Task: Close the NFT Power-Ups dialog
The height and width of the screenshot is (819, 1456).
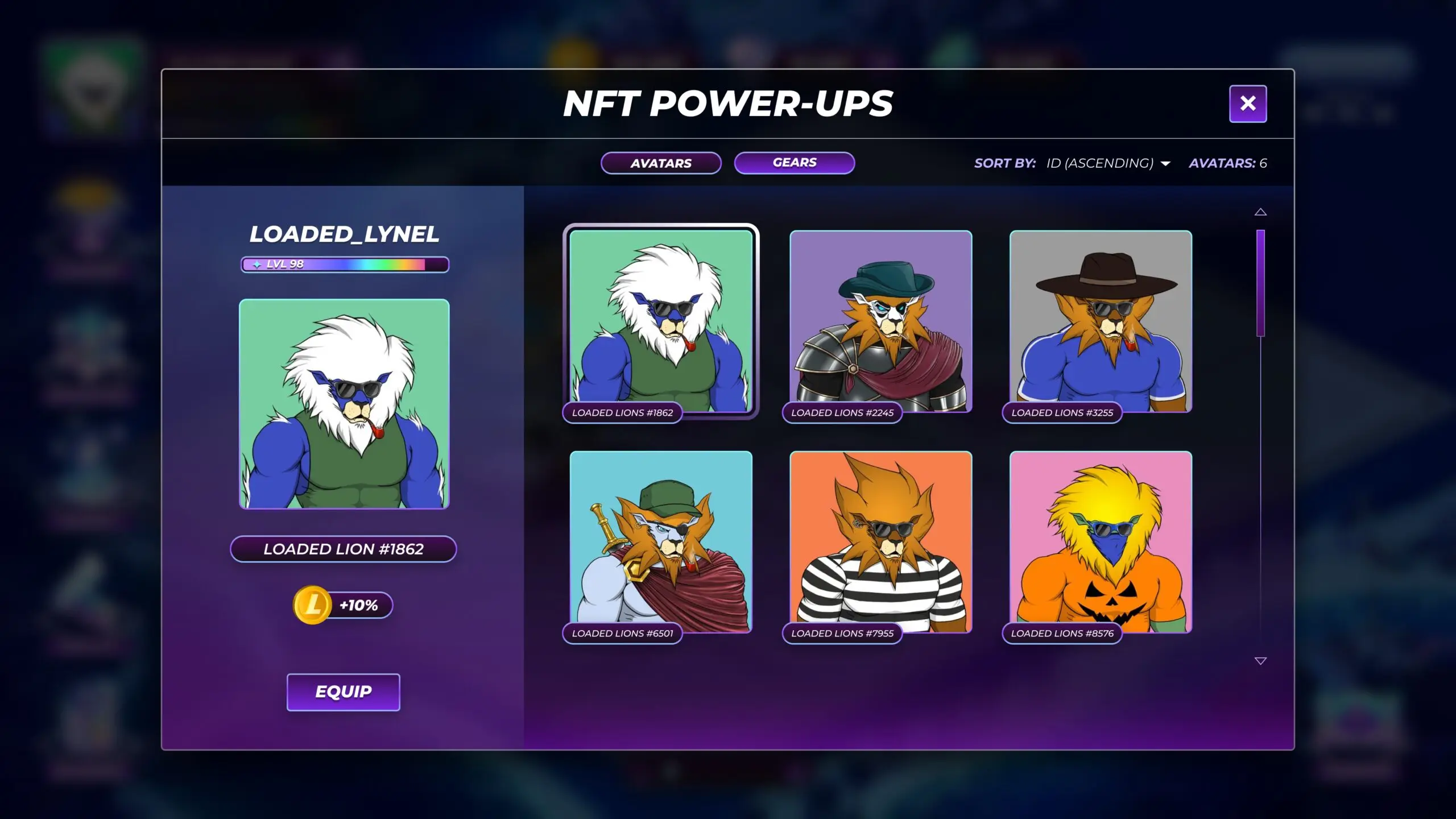Action: point(1248,103)
